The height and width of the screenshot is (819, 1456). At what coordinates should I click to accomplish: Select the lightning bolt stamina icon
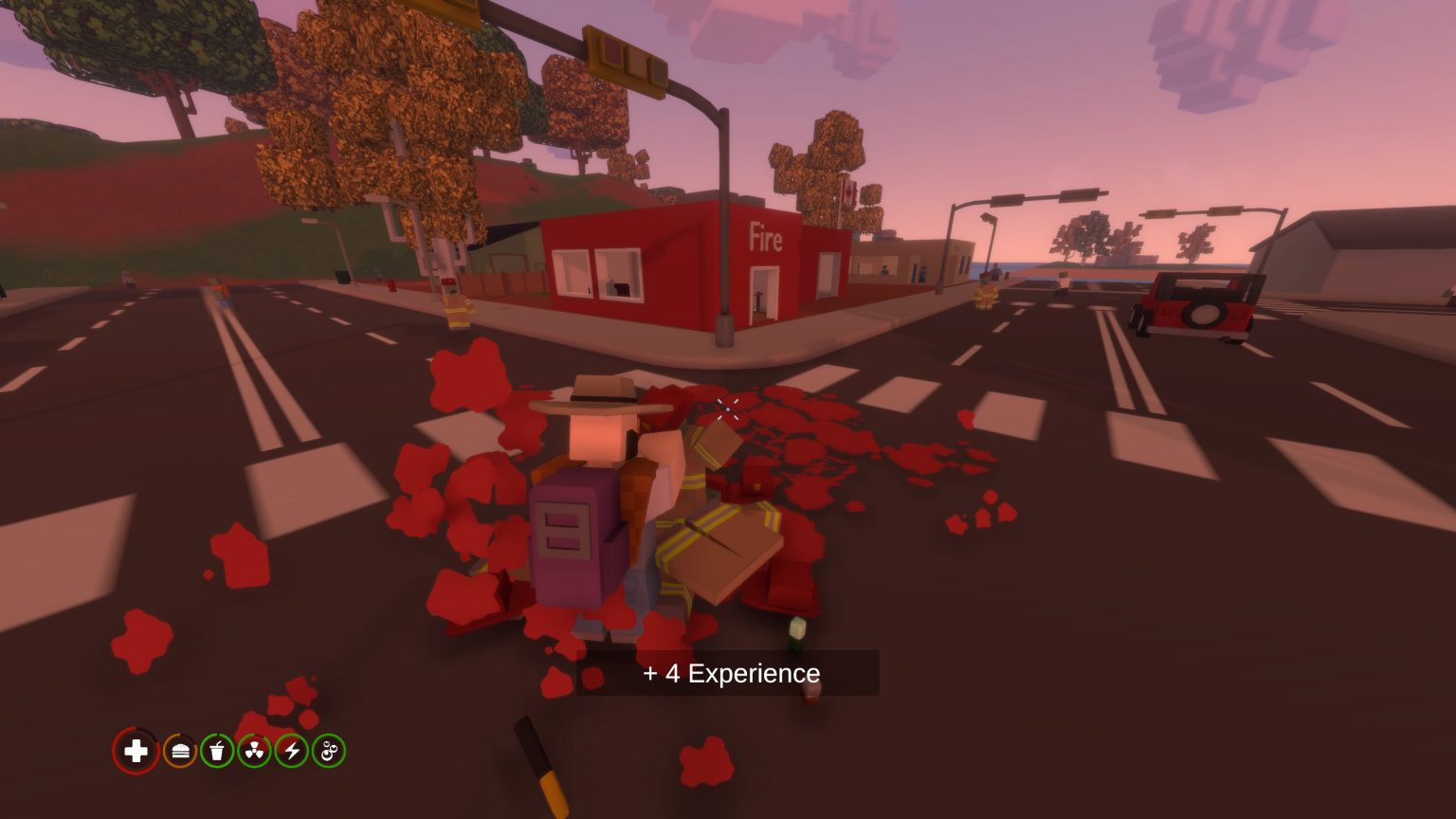(x=291, y=751)
